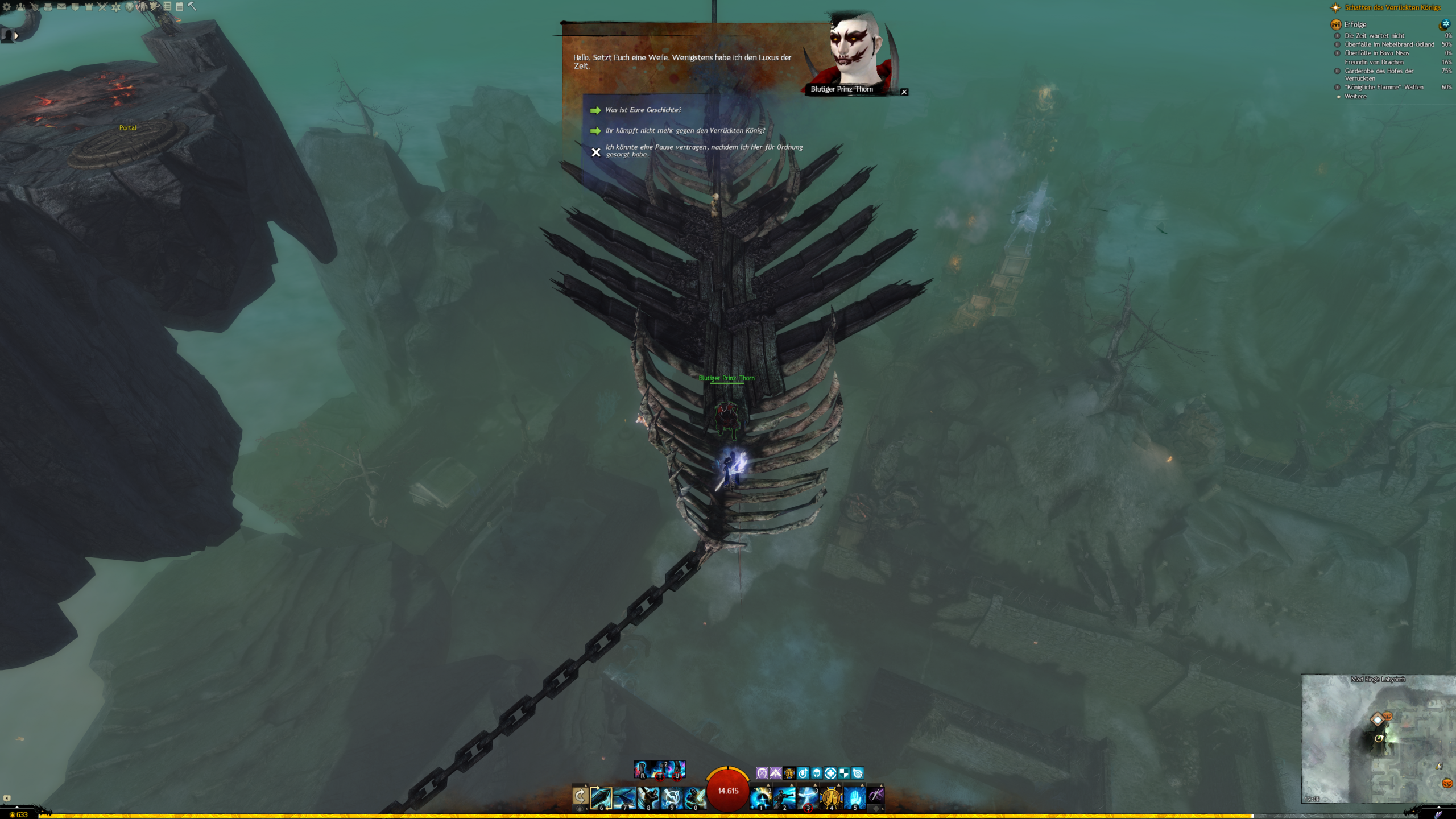
Task: Use the healing skill in slot 6
Action: 601,797
